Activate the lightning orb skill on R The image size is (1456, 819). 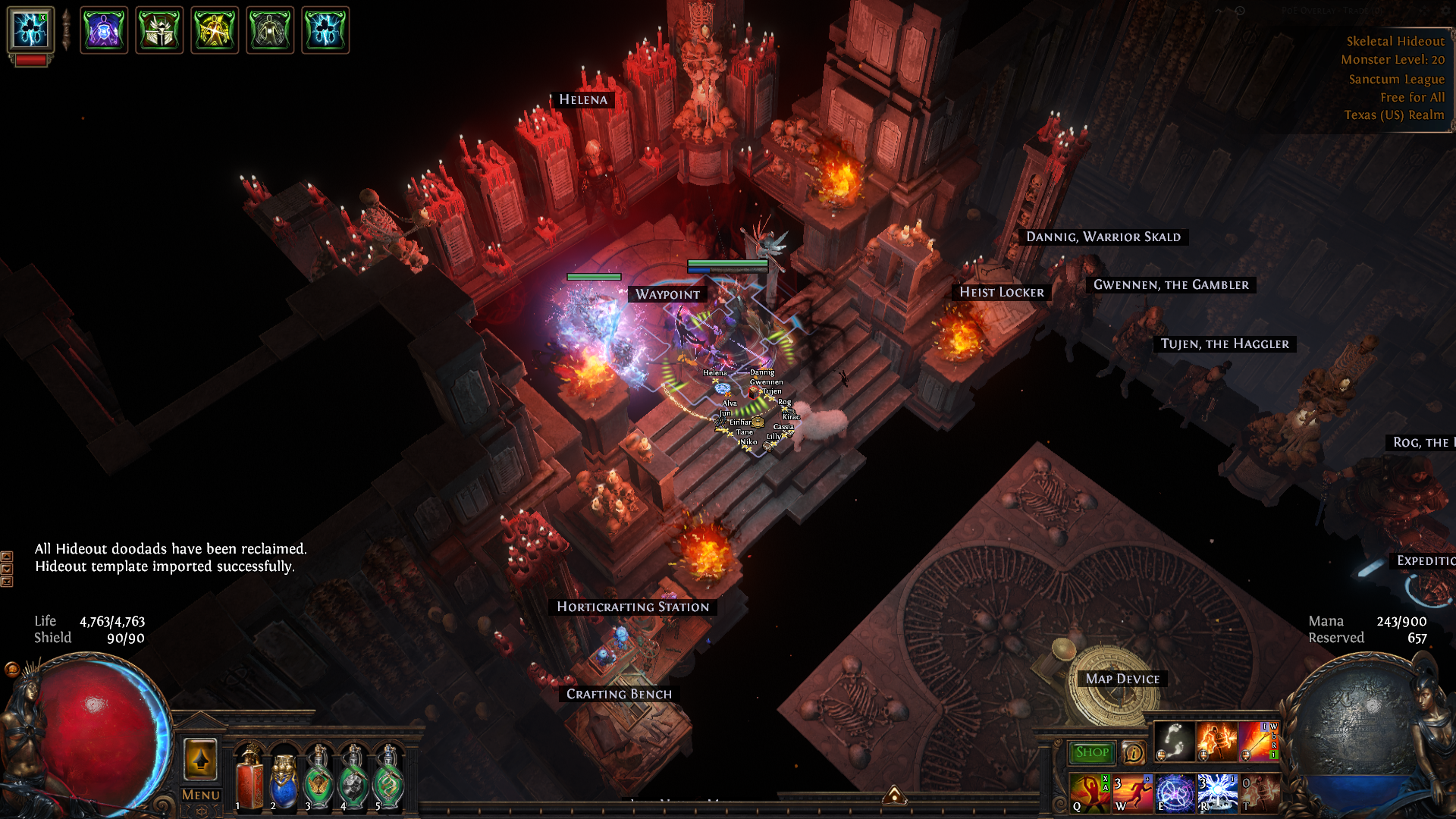click(1217, 793)
